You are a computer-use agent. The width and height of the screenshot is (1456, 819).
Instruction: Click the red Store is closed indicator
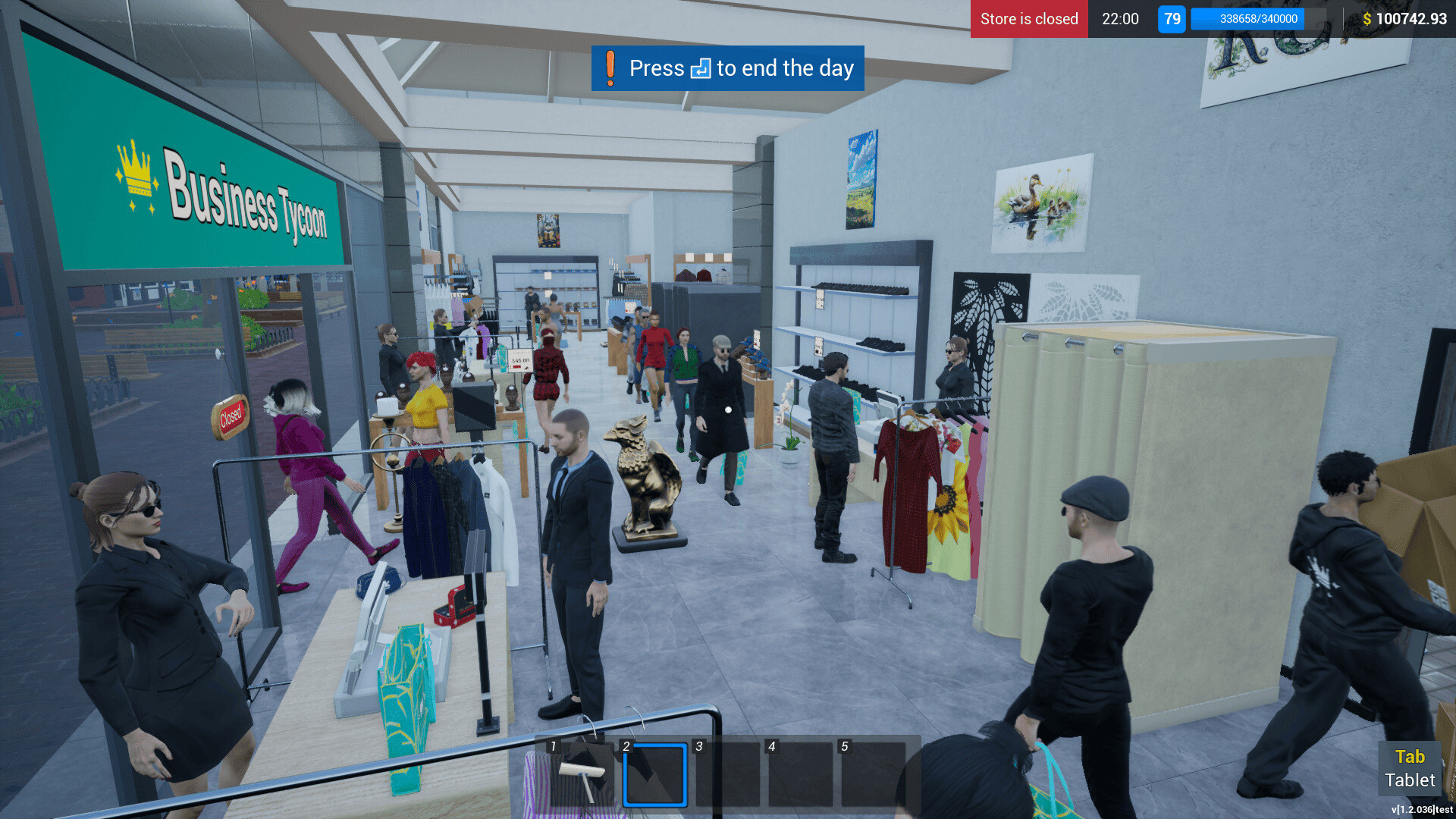click(1028, 19)
